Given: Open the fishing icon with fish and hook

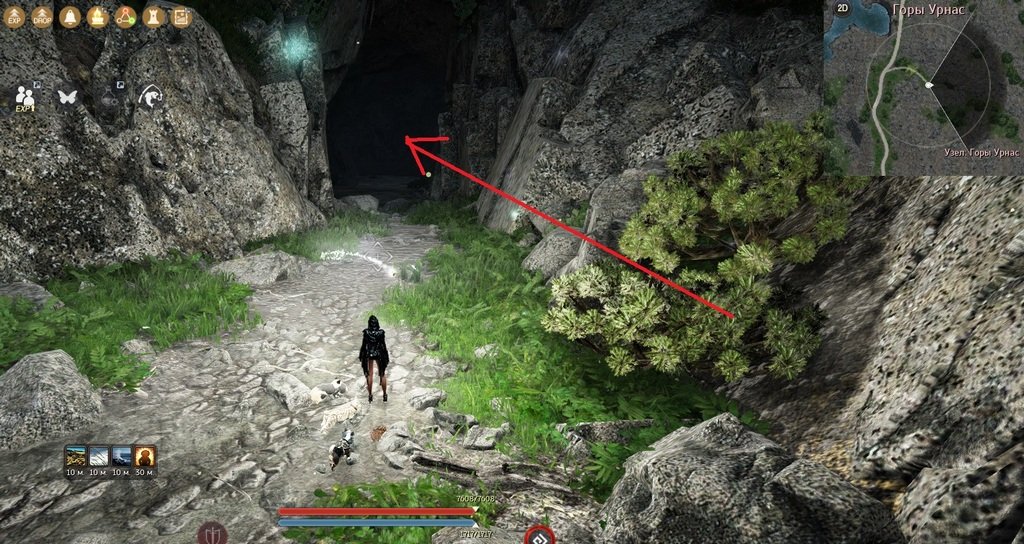Looking at the screenshot, I should (150, 96).
